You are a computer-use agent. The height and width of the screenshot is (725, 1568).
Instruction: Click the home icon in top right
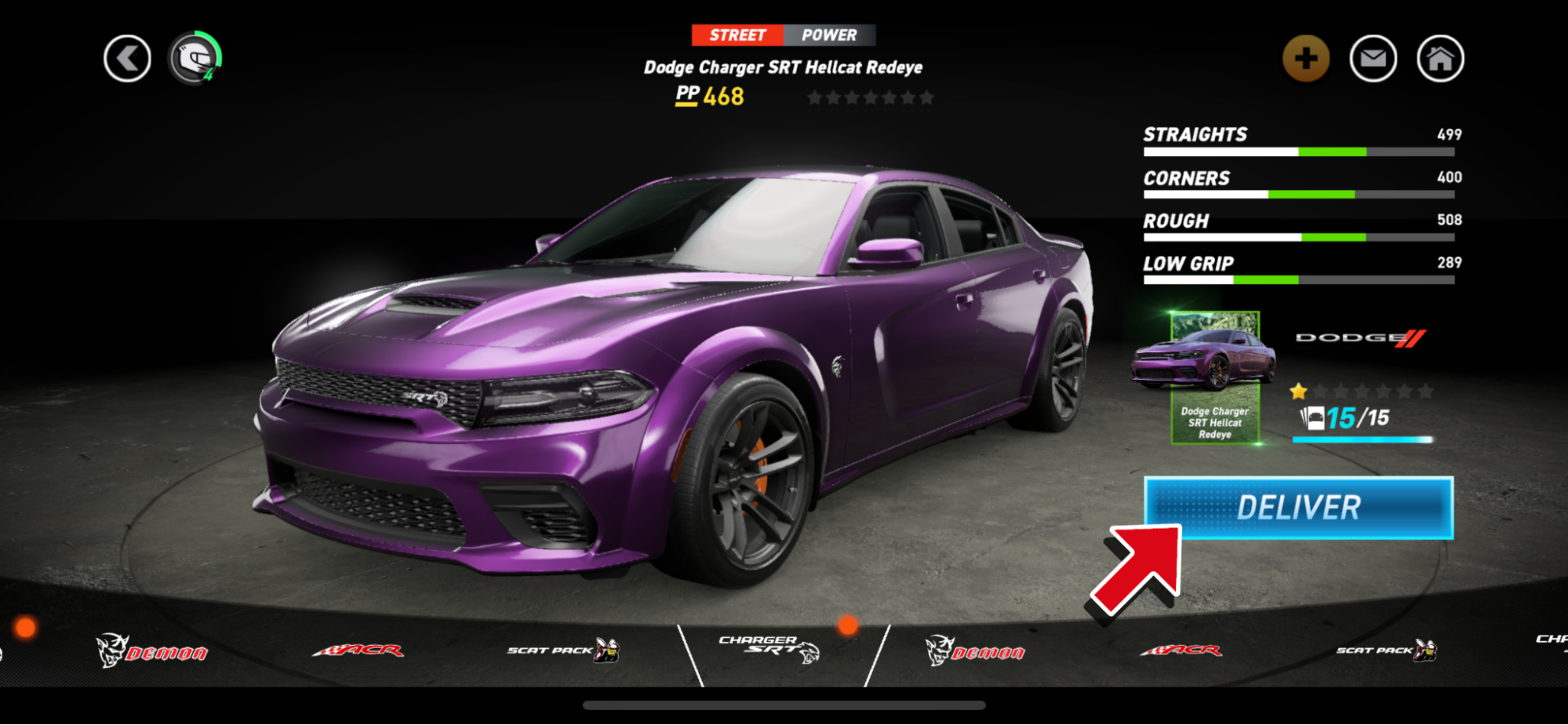(1439, 57)
